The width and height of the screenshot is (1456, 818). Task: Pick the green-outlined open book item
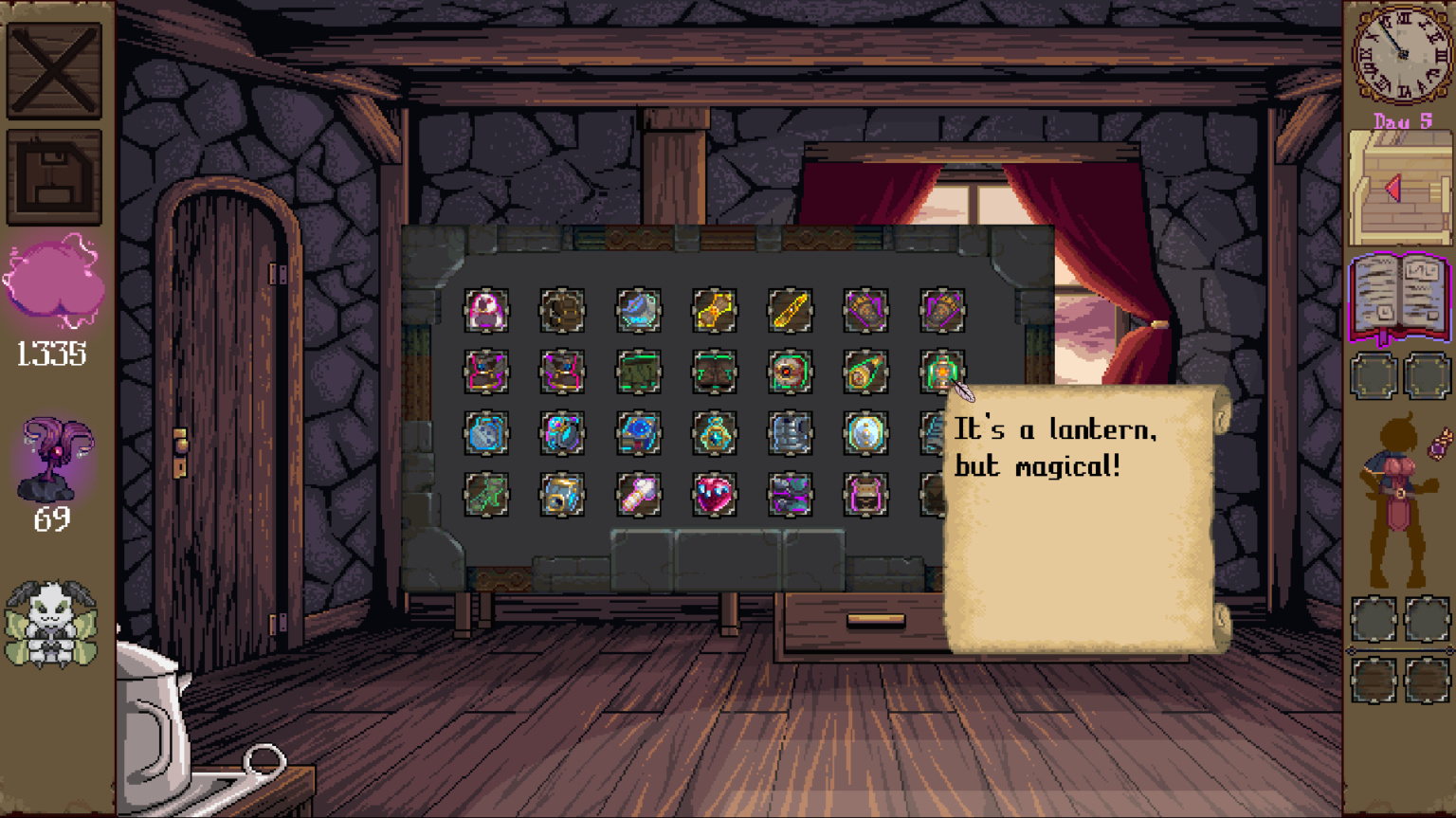coord(714,372)
